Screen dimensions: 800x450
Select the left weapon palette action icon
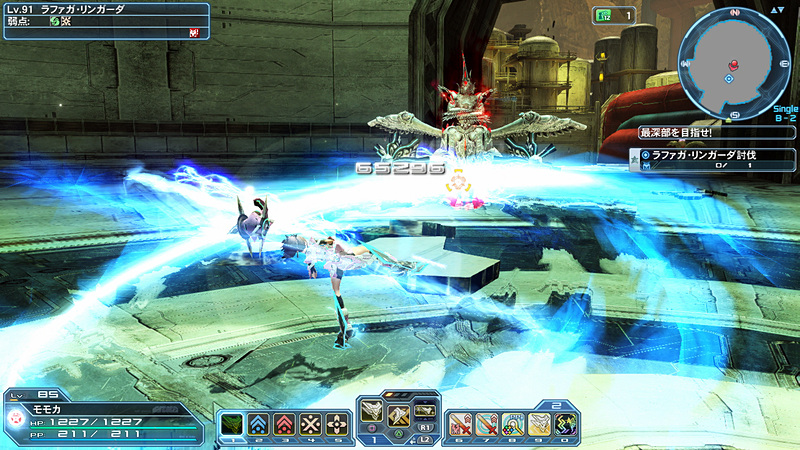pyautogui.click(x=372, y=410)
